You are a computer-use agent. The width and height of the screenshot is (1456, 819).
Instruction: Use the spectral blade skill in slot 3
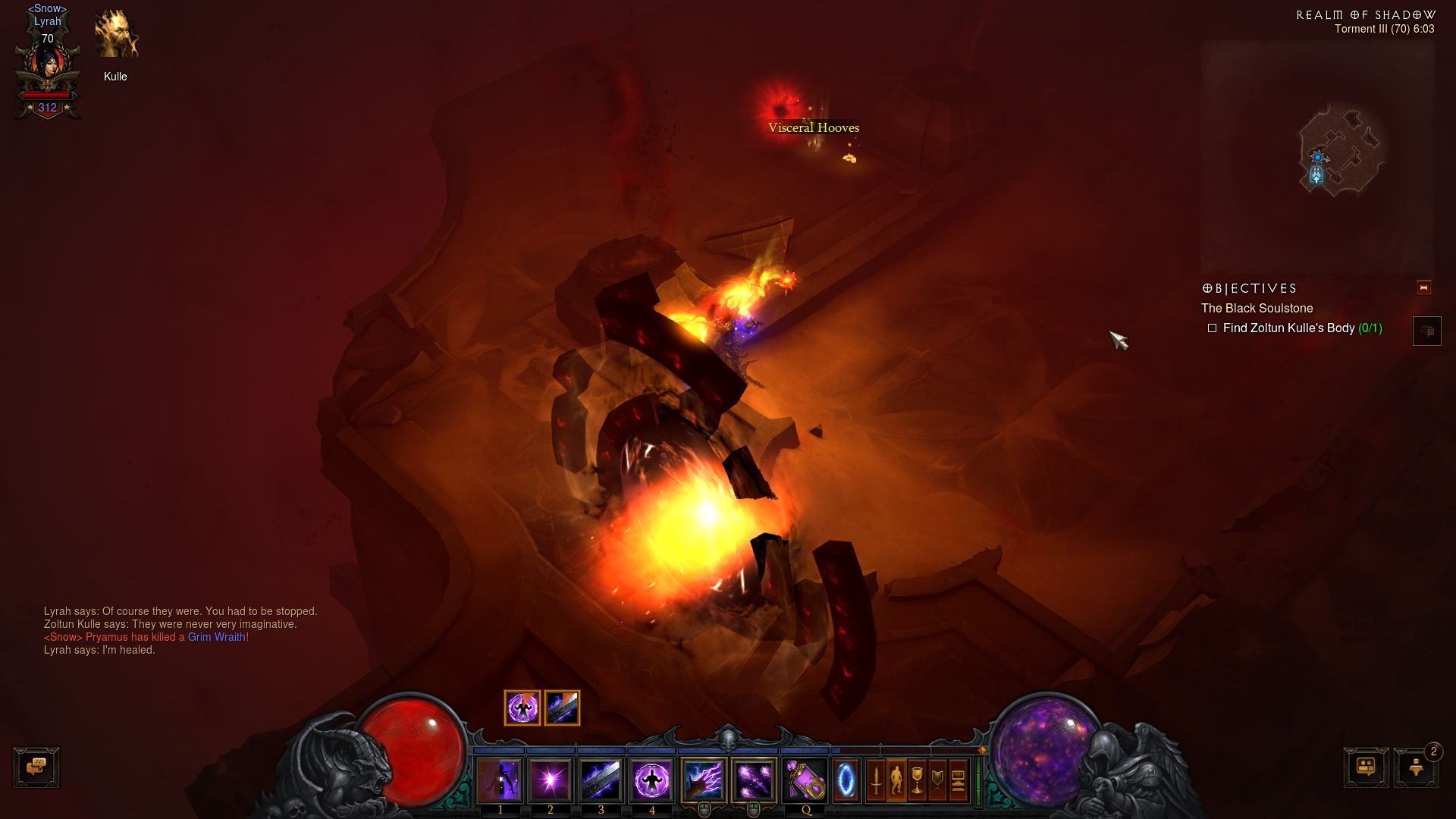tap(601, 780)
